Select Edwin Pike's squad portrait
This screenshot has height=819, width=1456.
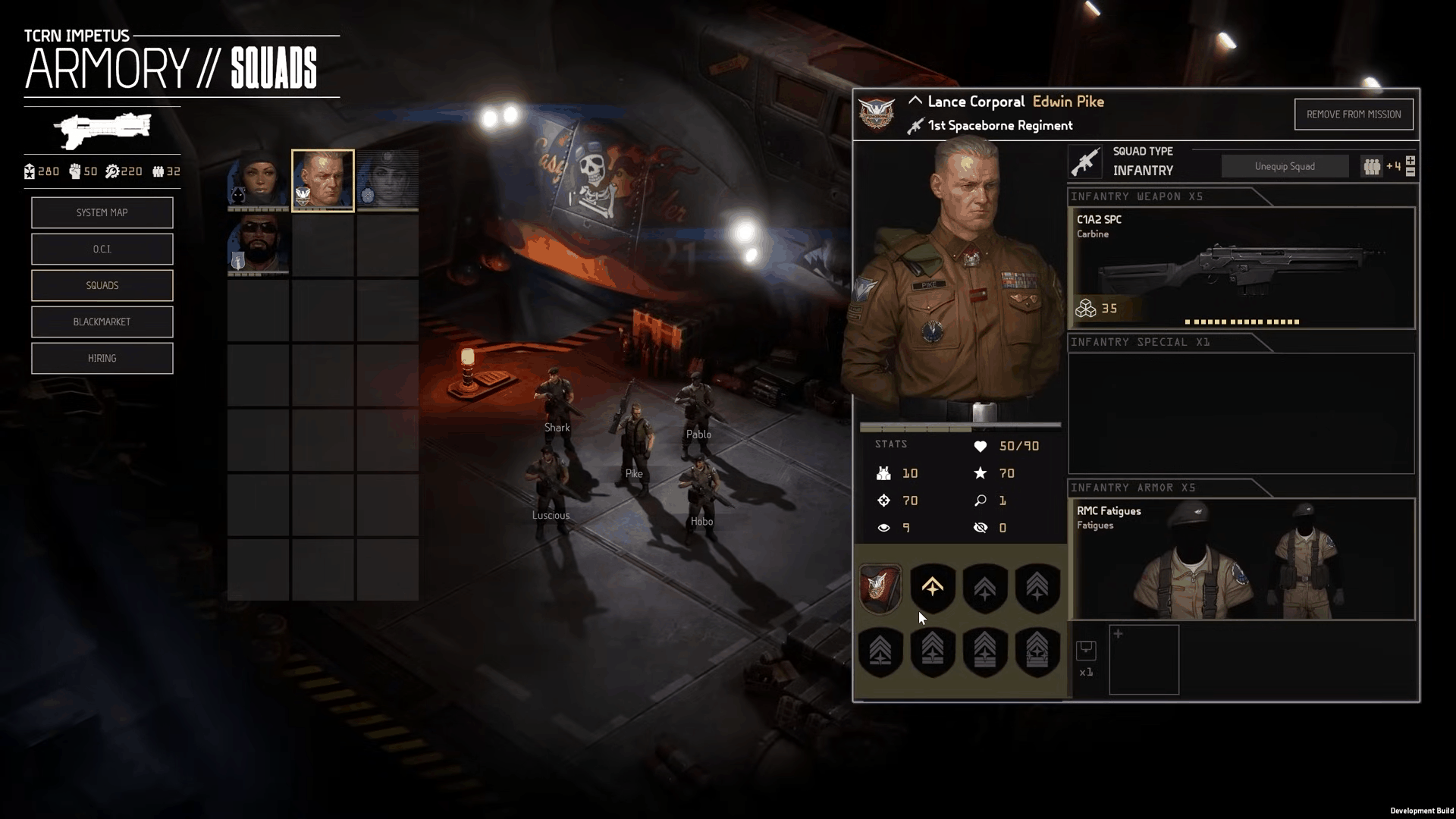point(323,180)
